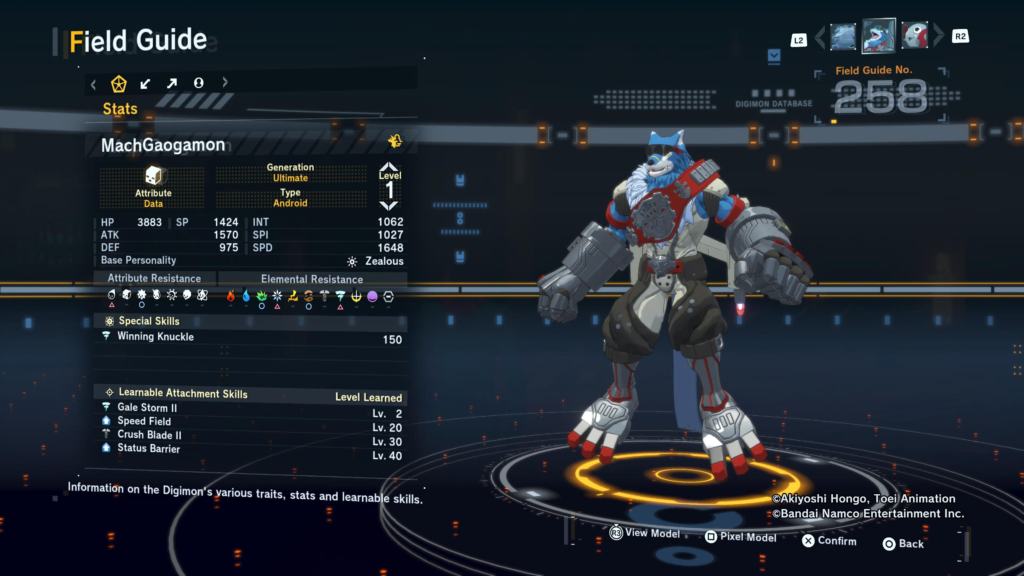Click the blue dropdown arrow near Digimon Database
Screen dimensions: 1024x576
point(774,57)
